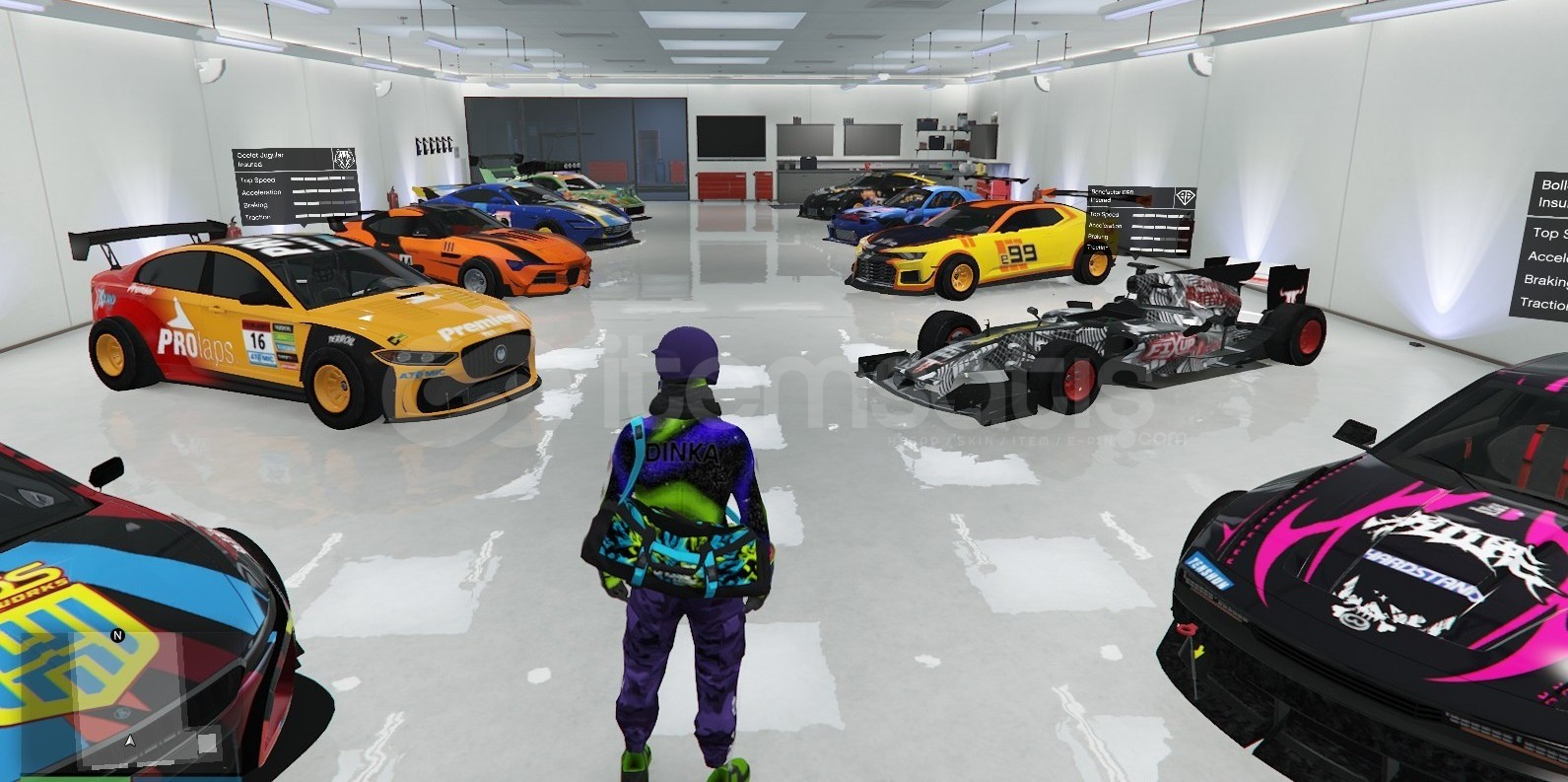The image size is (1568, 782).
Task: Select the Top Speed stat row
Action: [258, 179]
